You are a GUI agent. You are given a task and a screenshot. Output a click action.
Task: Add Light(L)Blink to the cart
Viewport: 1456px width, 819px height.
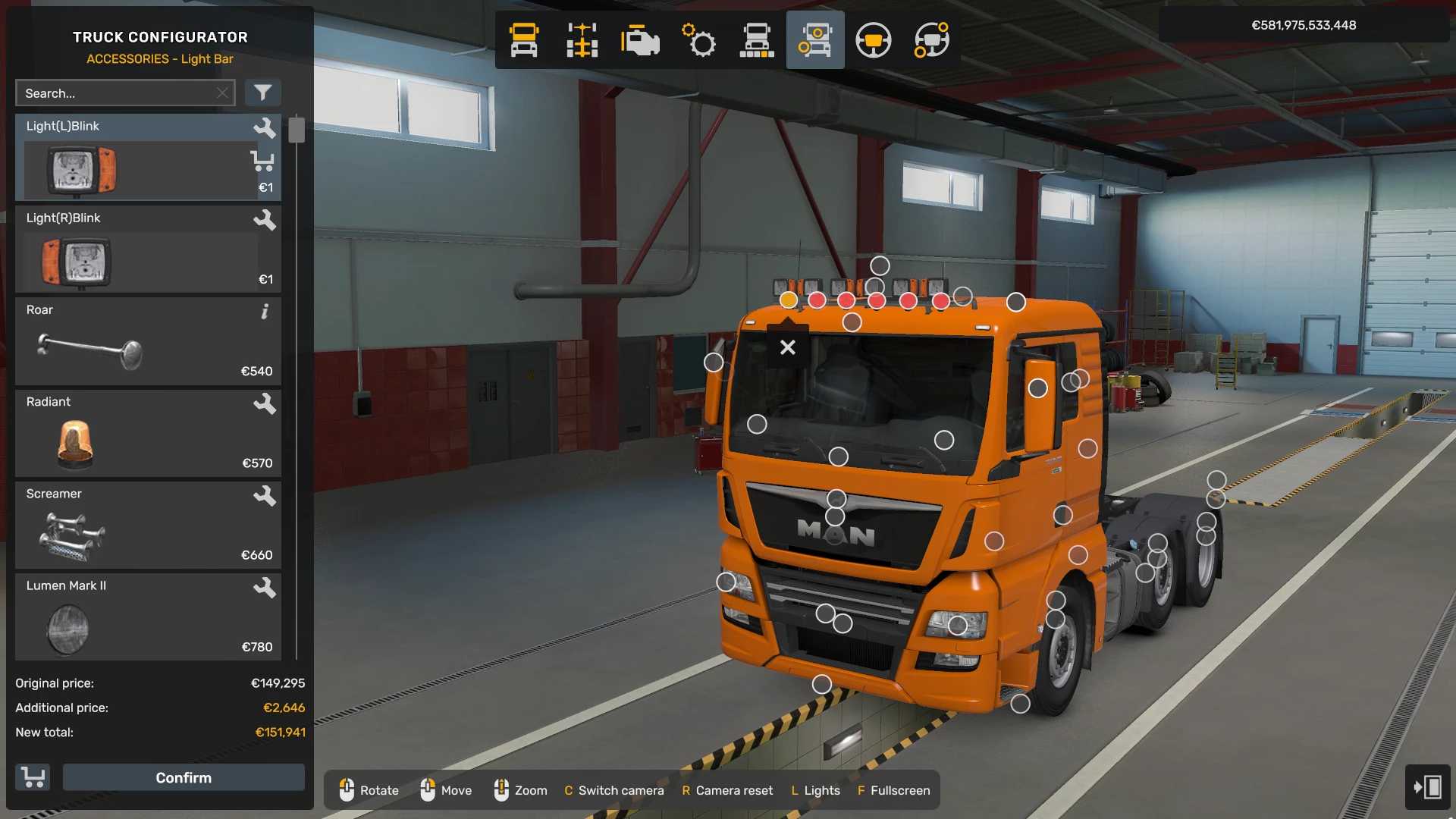coord(262,161)
